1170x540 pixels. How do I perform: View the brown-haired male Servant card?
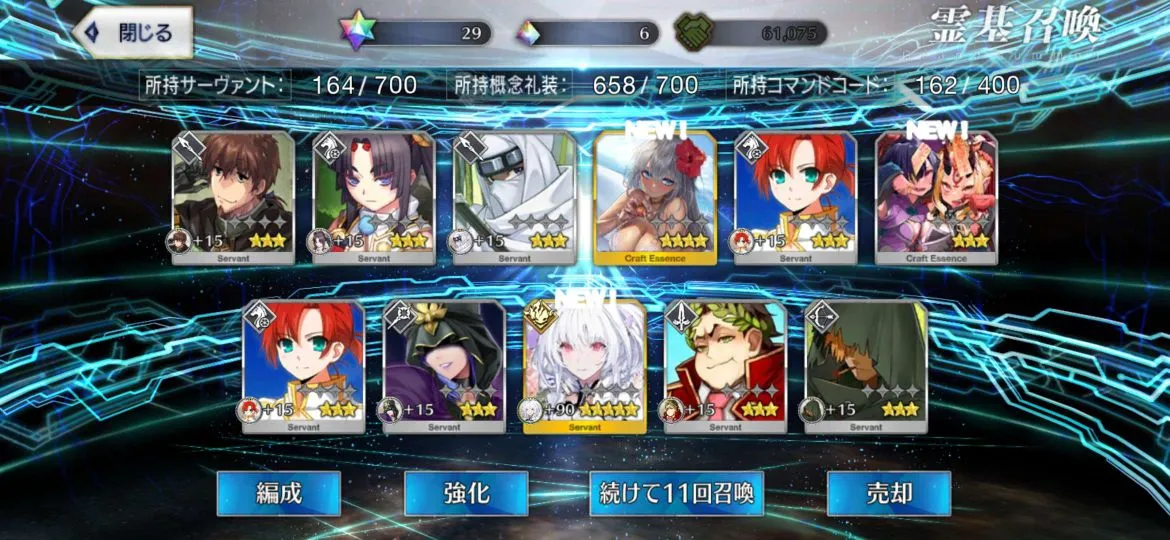[x=233, y=197]
